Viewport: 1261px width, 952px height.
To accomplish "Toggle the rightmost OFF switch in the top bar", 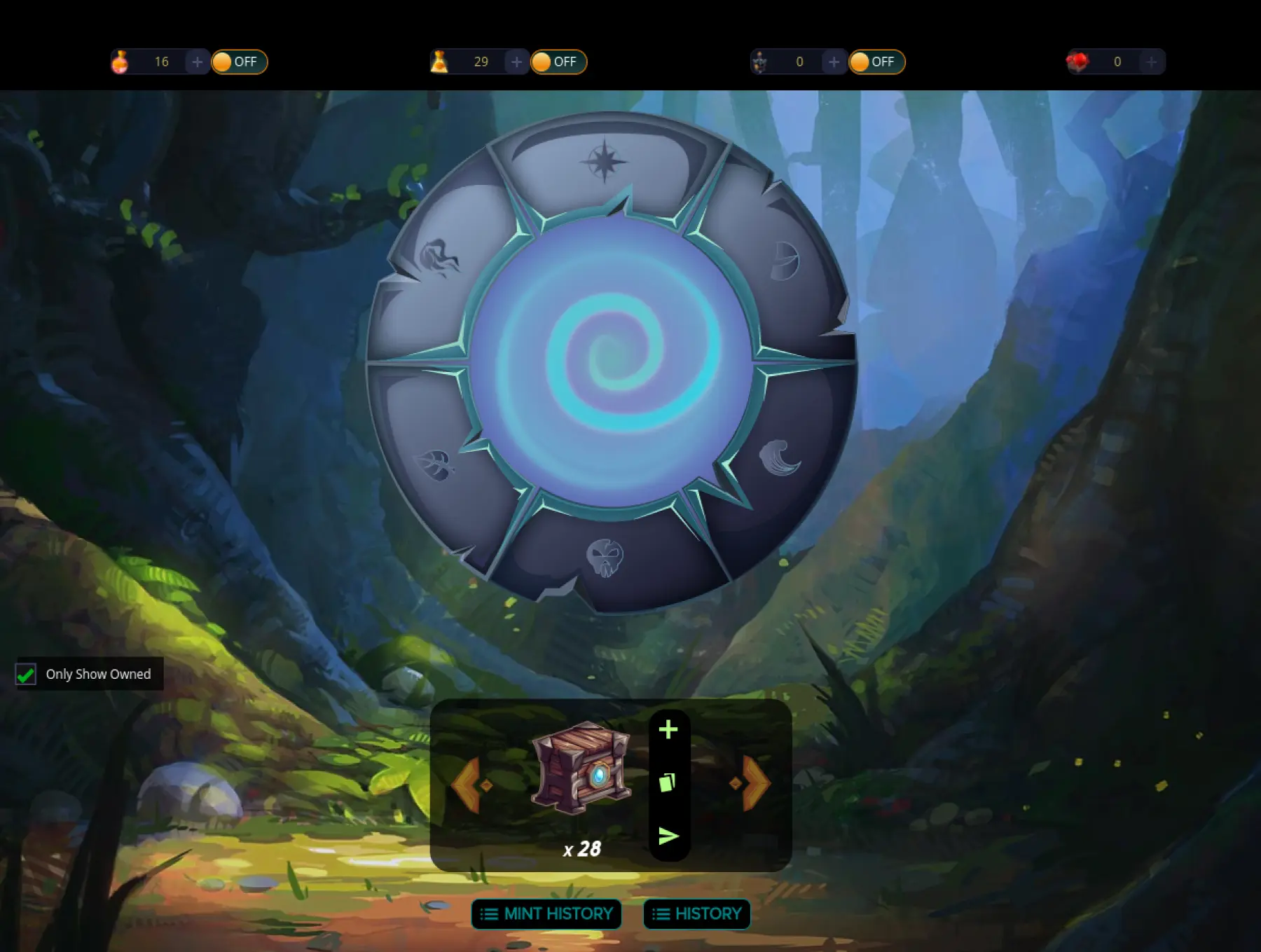I will 876,62.
